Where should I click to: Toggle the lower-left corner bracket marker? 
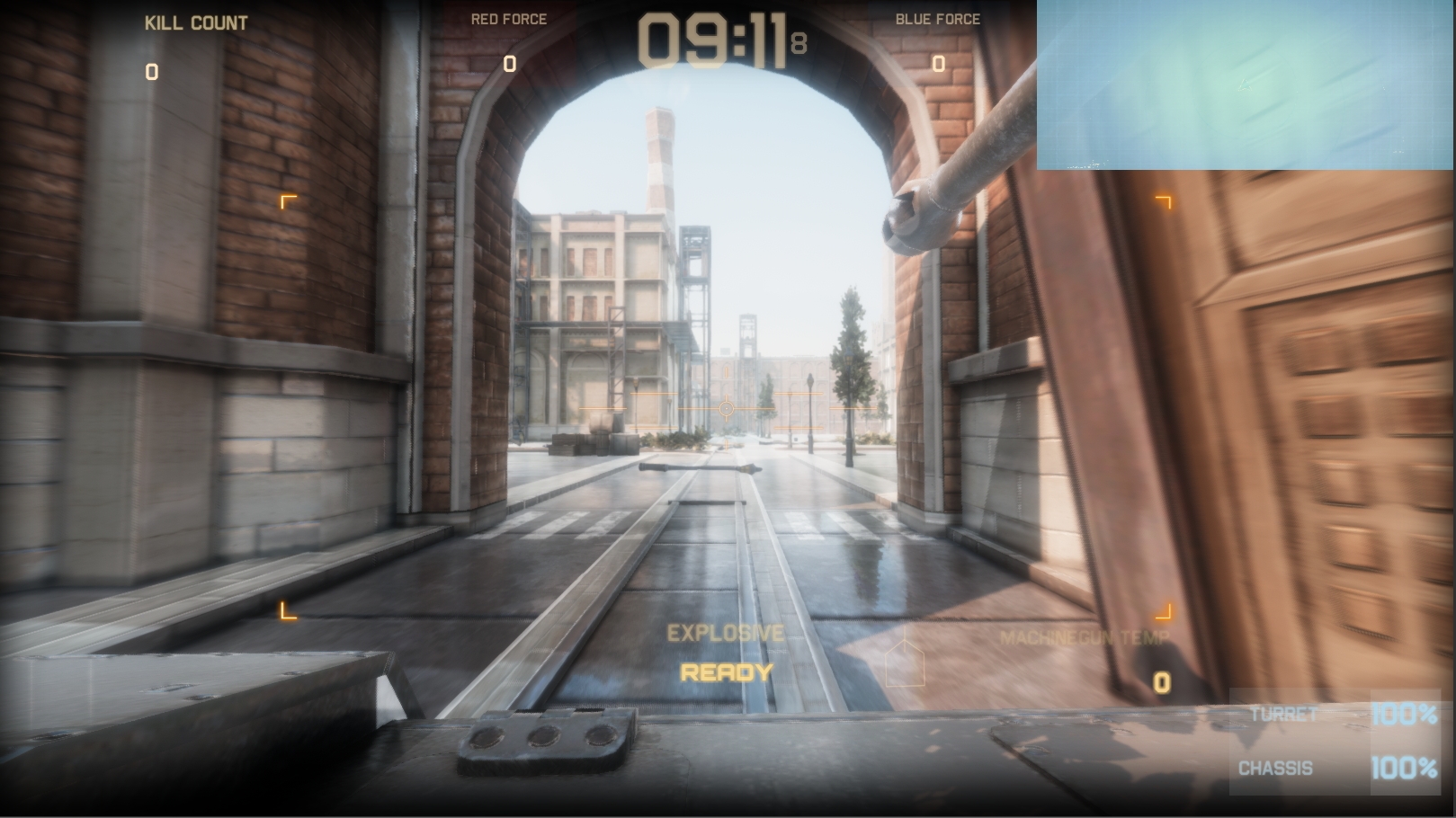[289, 612]
